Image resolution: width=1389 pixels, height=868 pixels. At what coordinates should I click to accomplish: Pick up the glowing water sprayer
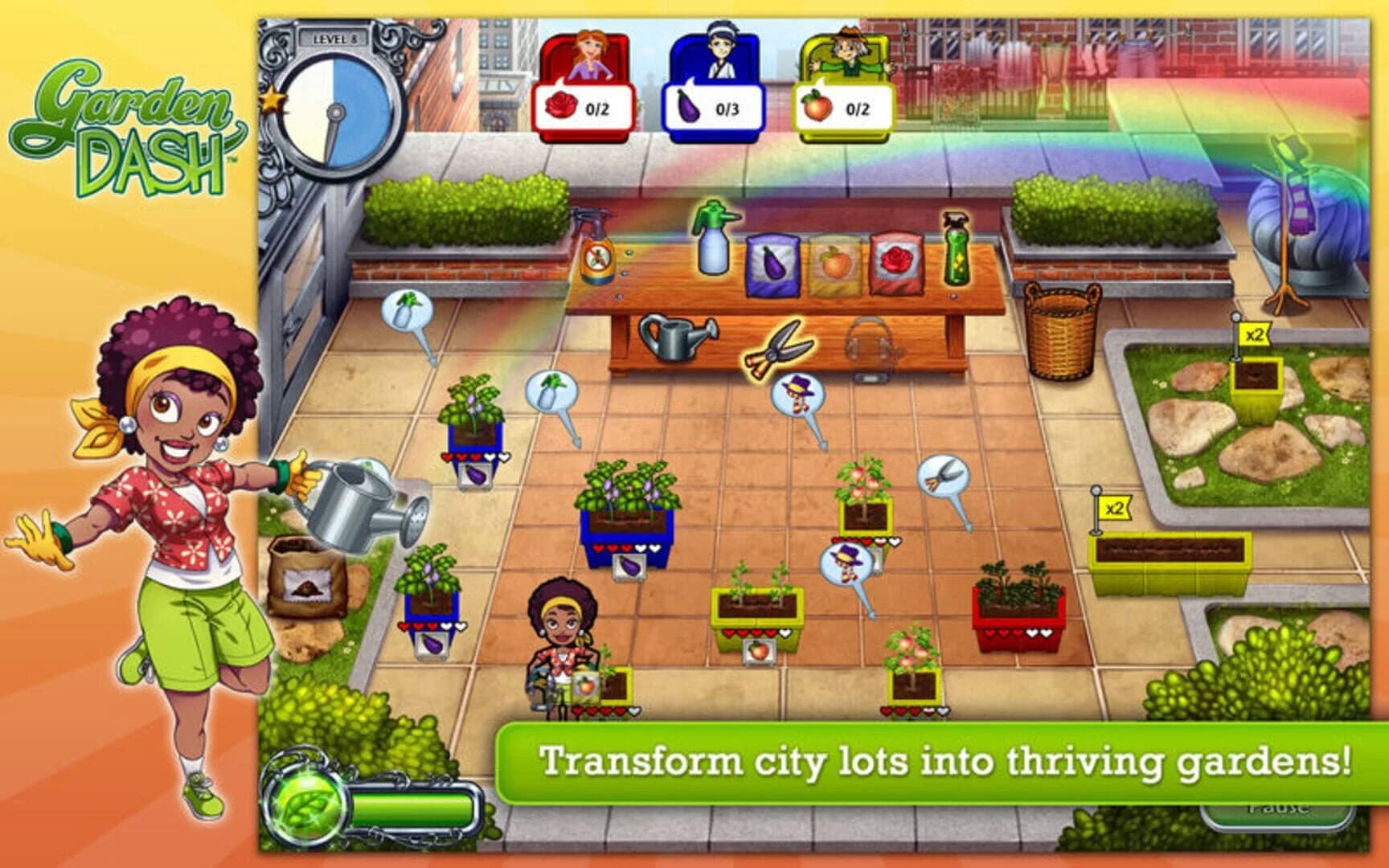[x=711, y=249]
